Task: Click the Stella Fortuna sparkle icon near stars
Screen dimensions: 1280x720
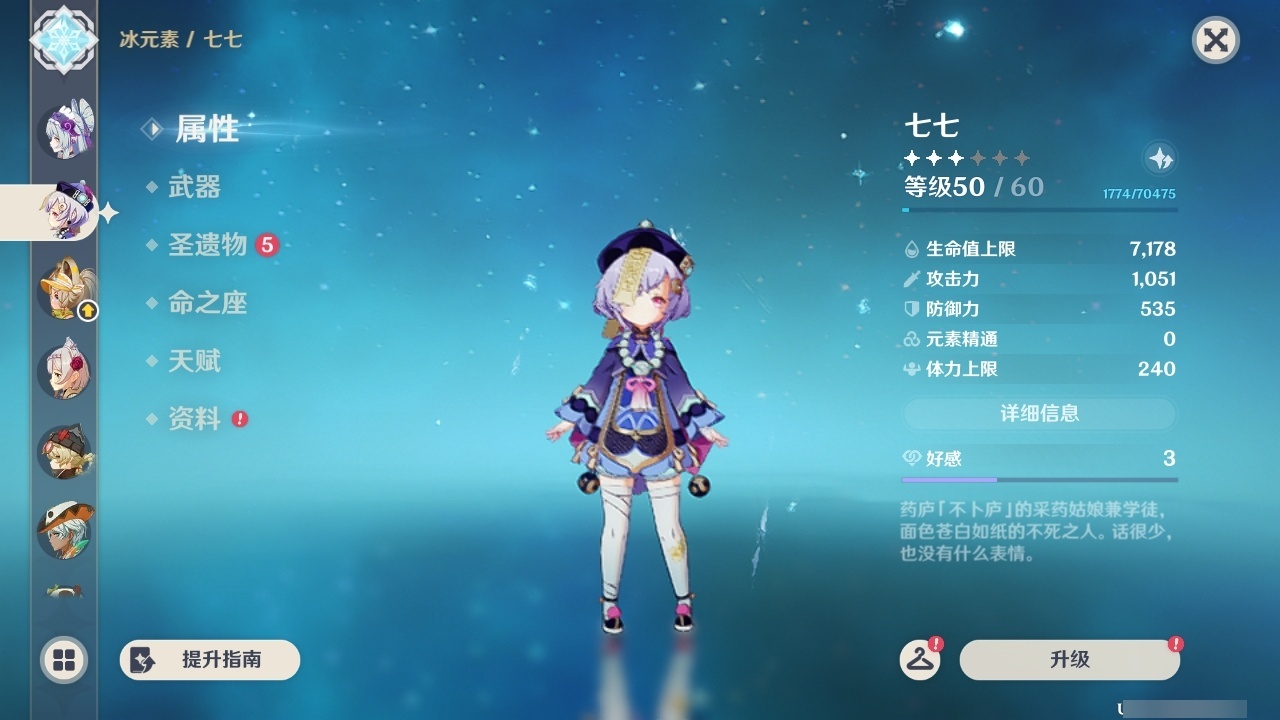Action: (x=1160, y=158)
